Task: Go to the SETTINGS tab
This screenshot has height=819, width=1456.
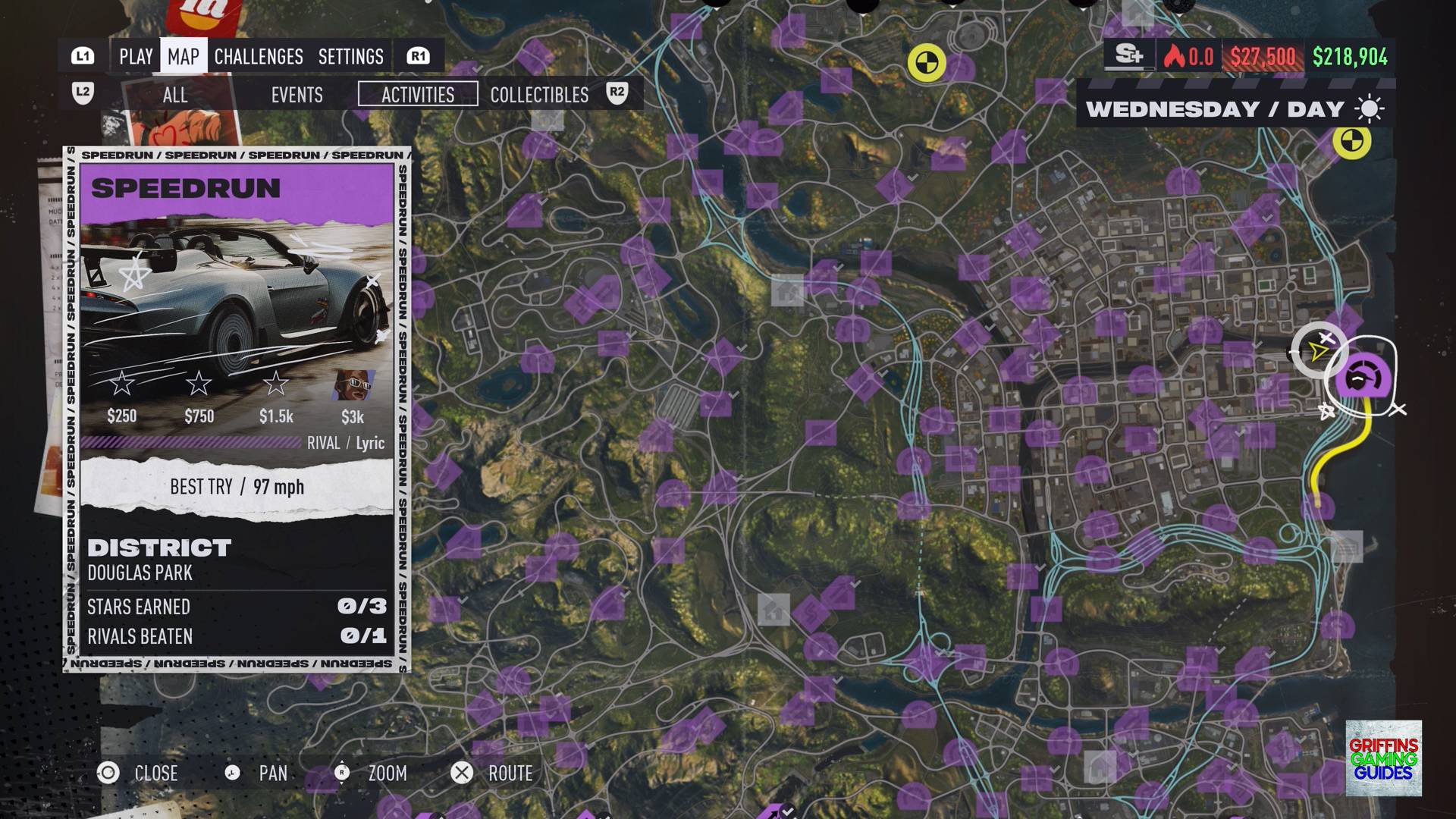Action: point(350,57)
